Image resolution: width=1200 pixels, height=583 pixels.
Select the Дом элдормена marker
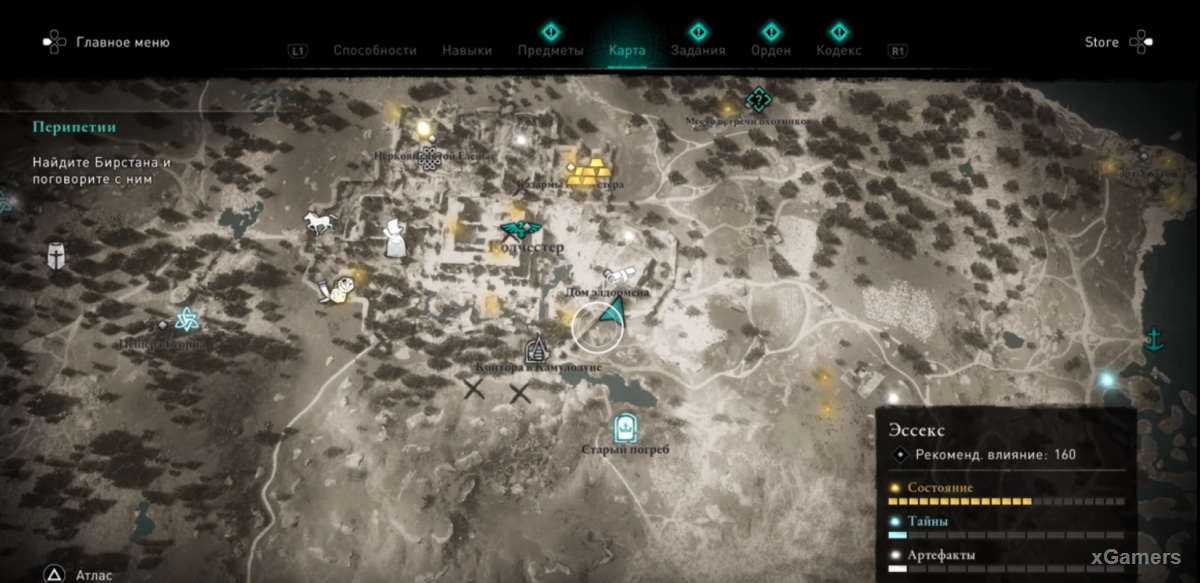[x=617, y=275]
